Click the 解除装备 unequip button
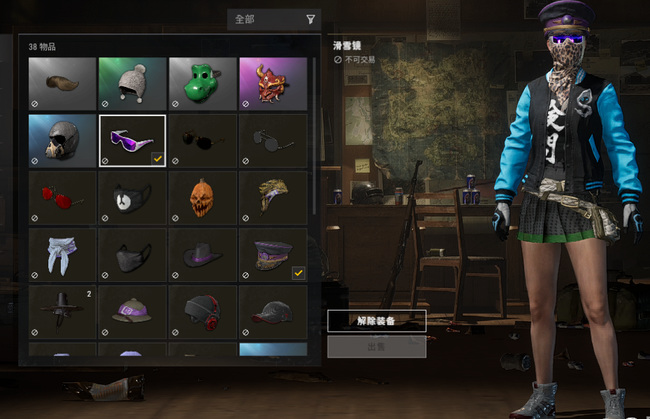Viewport: 650px width, 419px height. 376,321
